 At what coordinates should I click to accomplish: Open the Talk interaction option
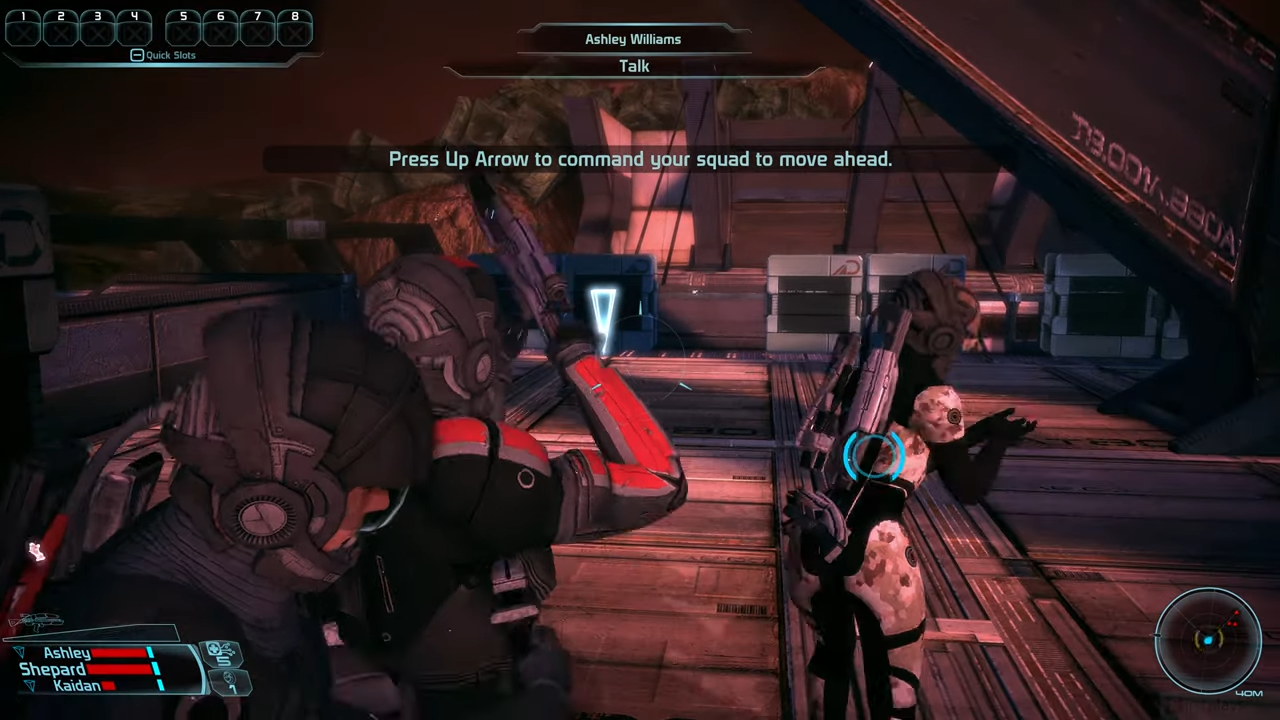tap(633, 65)
